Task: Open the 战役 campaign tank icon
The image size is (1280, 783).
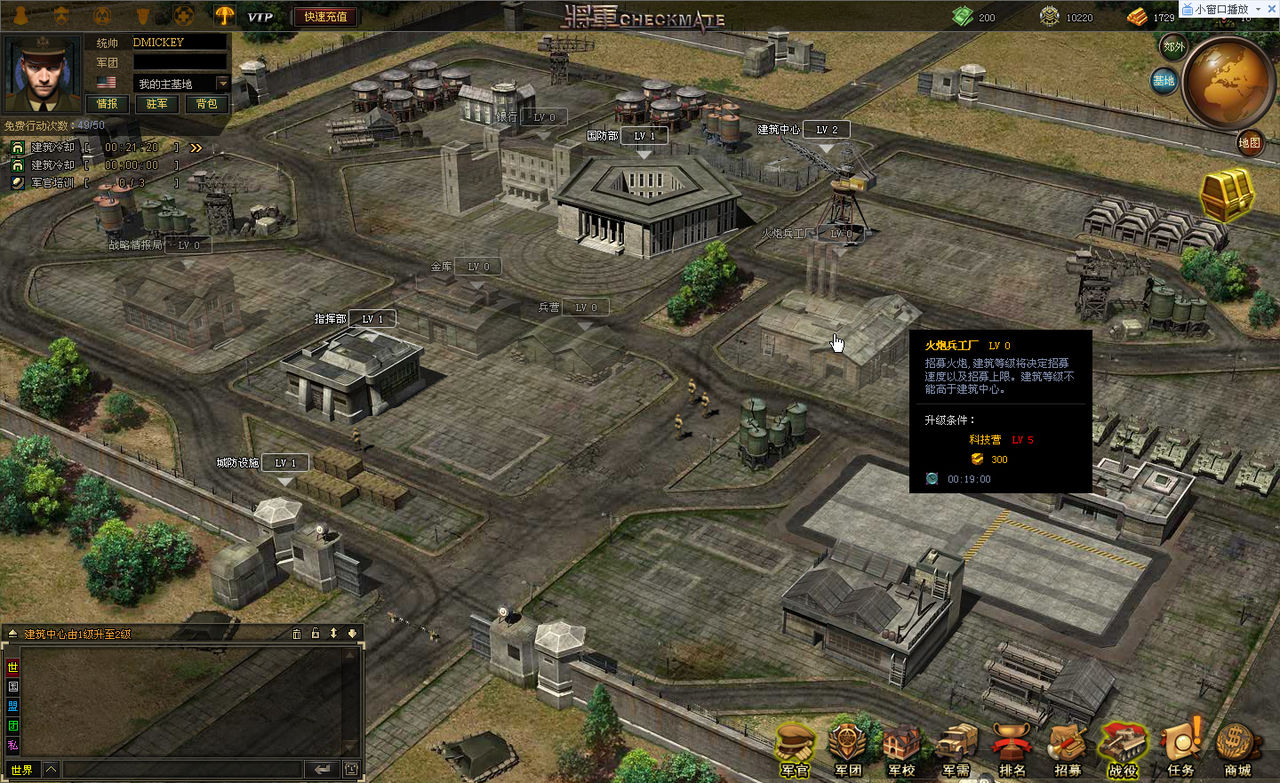Action: click(1122, 751)
